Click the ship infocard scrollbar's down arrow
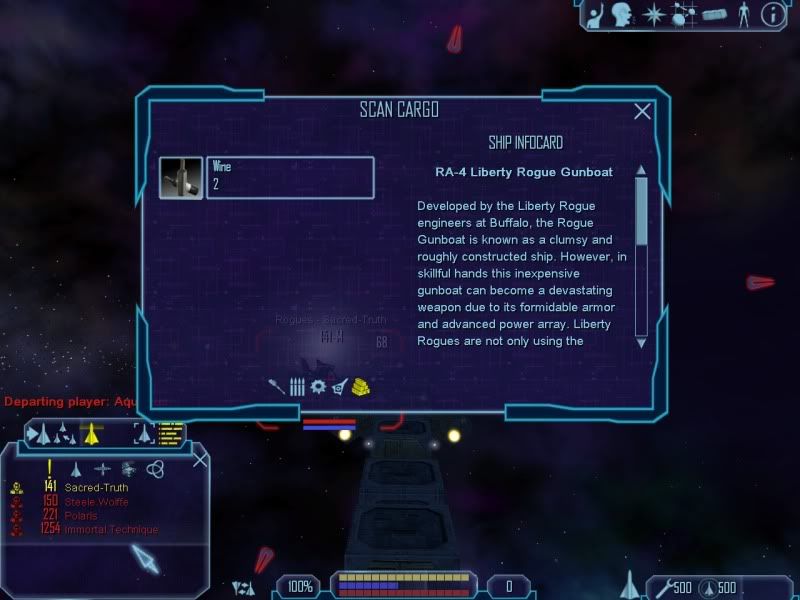Image resolution: width=800 pixels, height=600 pixels. 641,341
